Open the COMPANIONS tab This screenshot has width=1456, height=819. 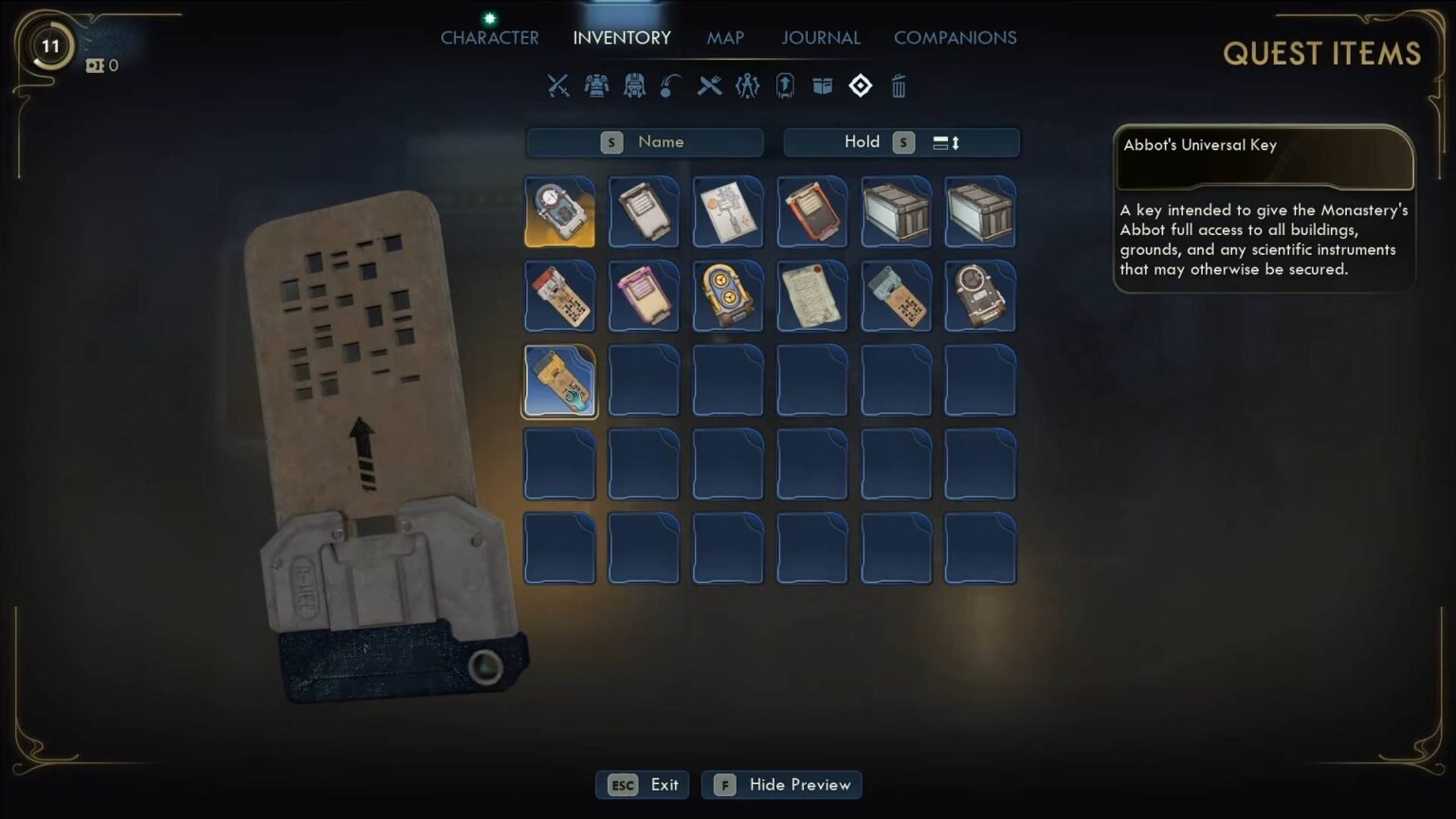click(955, 38)
